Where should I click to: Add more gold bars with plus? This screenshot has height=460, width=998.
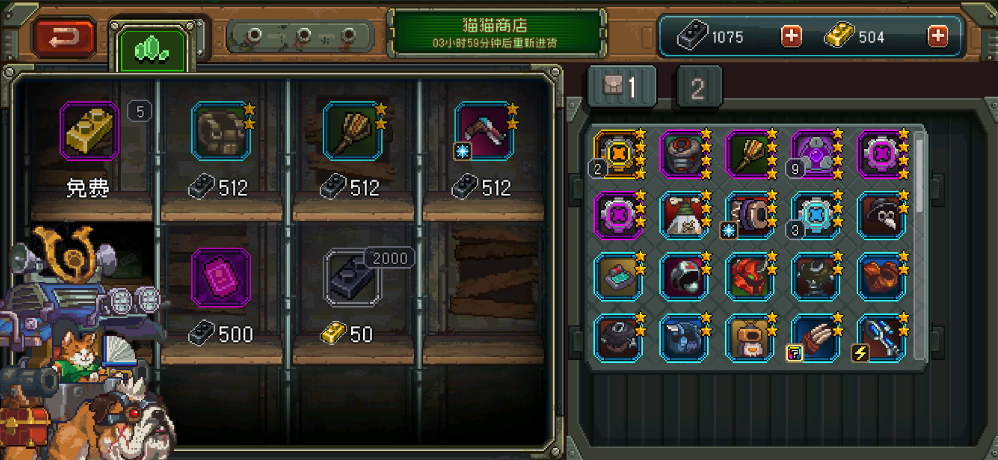click(937, 37)
